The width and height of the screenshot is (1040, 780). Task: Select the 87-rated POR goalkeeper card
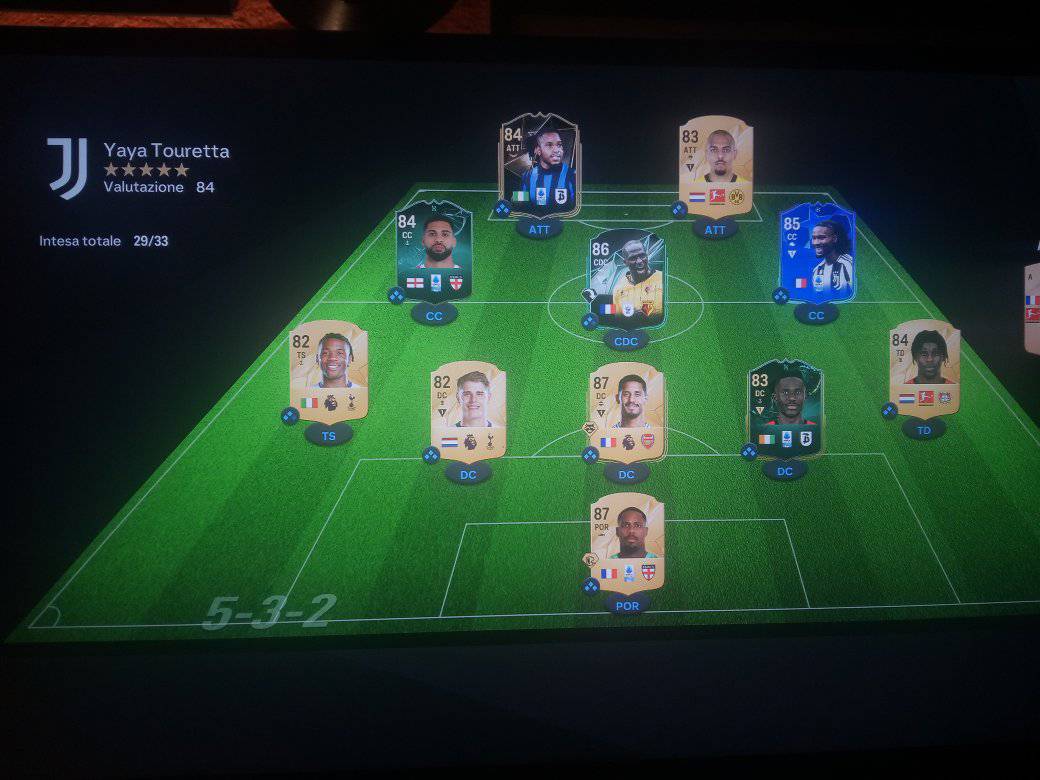click(627, 542)
